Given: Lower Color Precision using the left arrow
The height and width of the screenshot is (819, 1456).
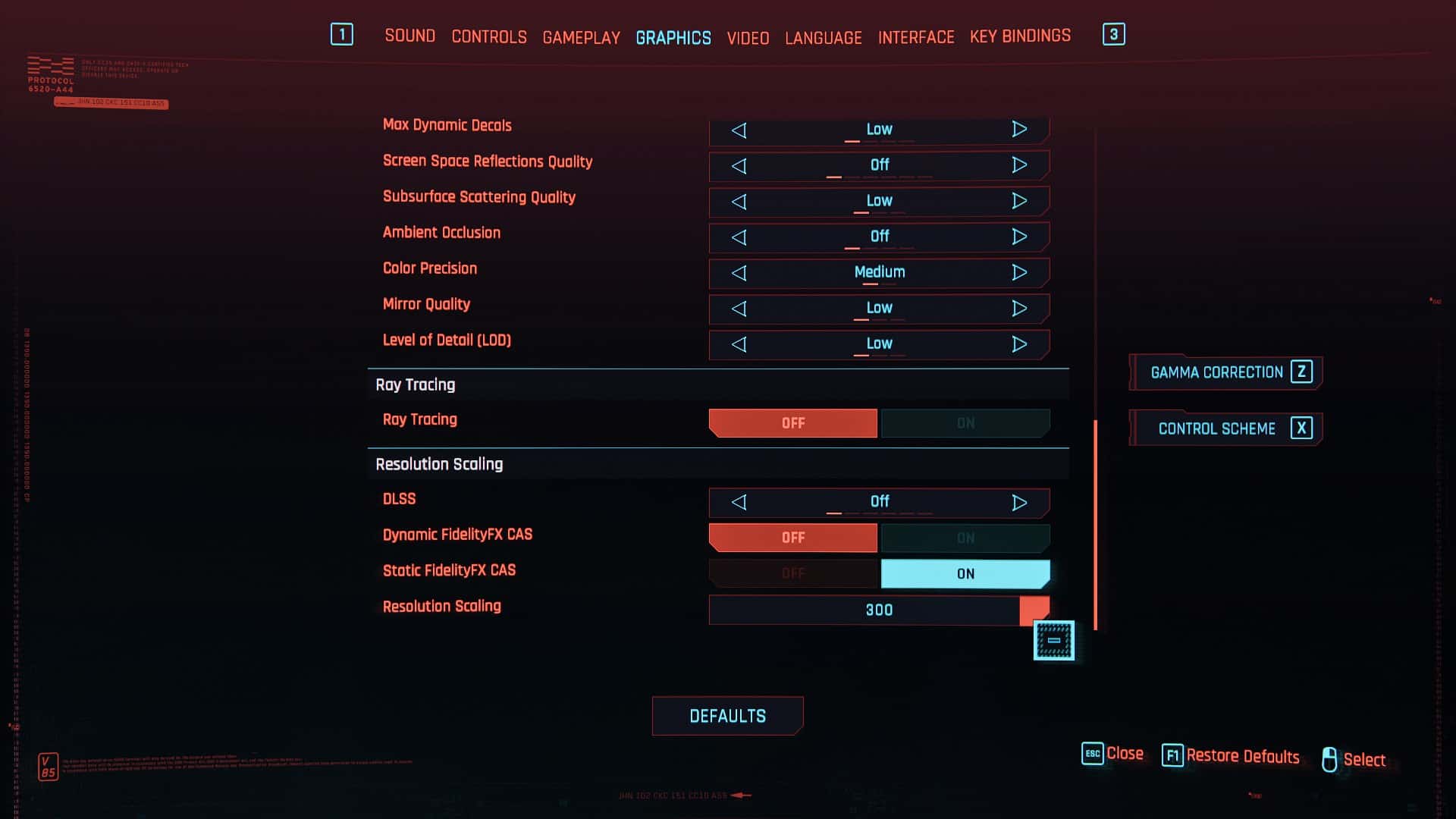Looking at the screenshot, I should click(739, 272).
